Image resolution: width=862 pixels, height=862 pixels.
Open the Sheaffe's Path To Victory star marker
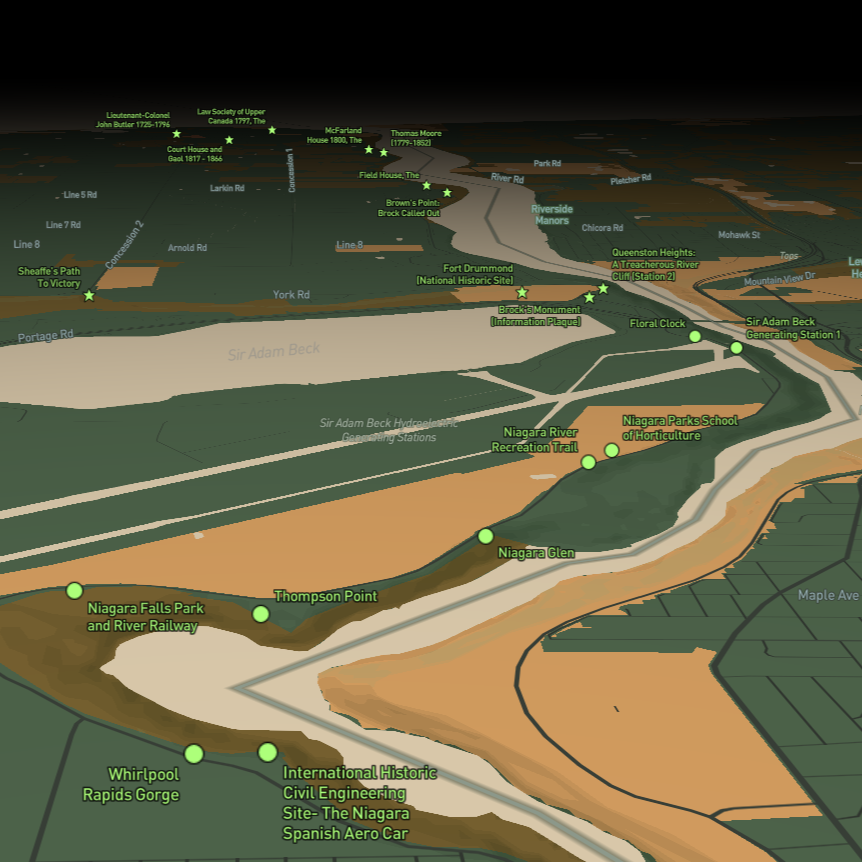click(89, 295)
